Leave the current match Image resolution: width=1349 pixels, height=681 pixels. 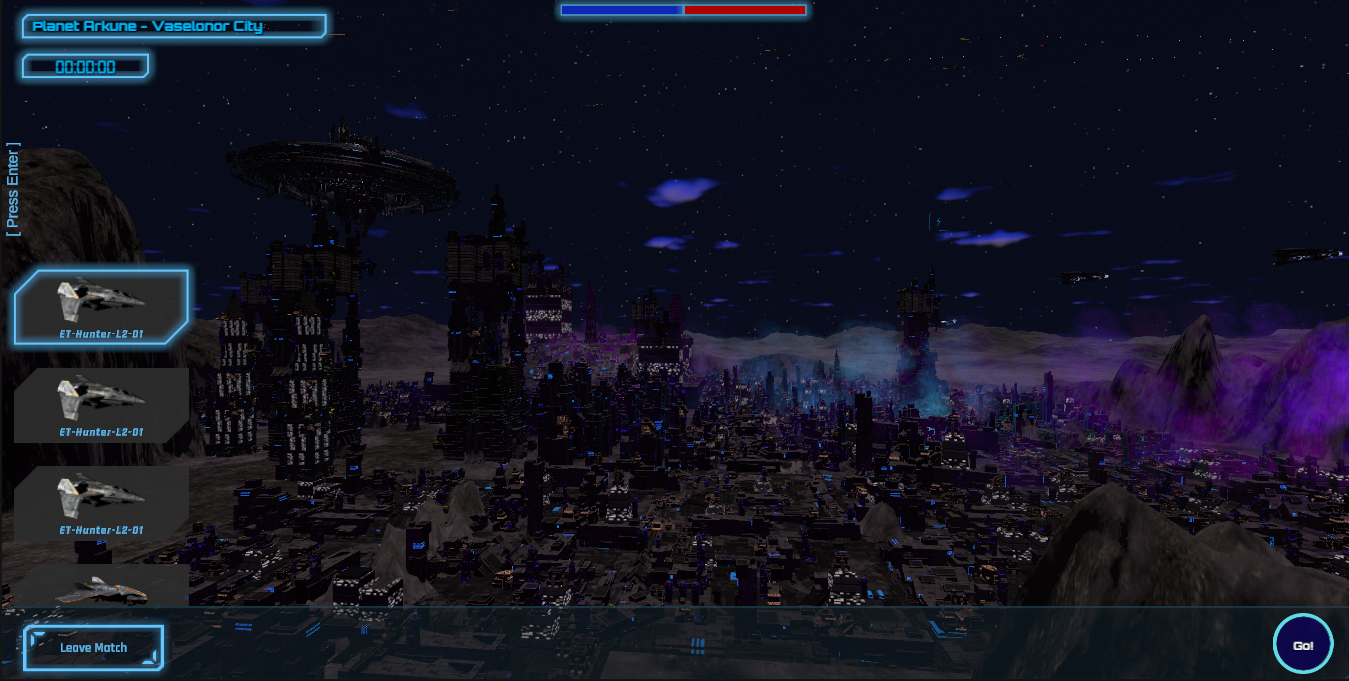[x=93, y=648]
